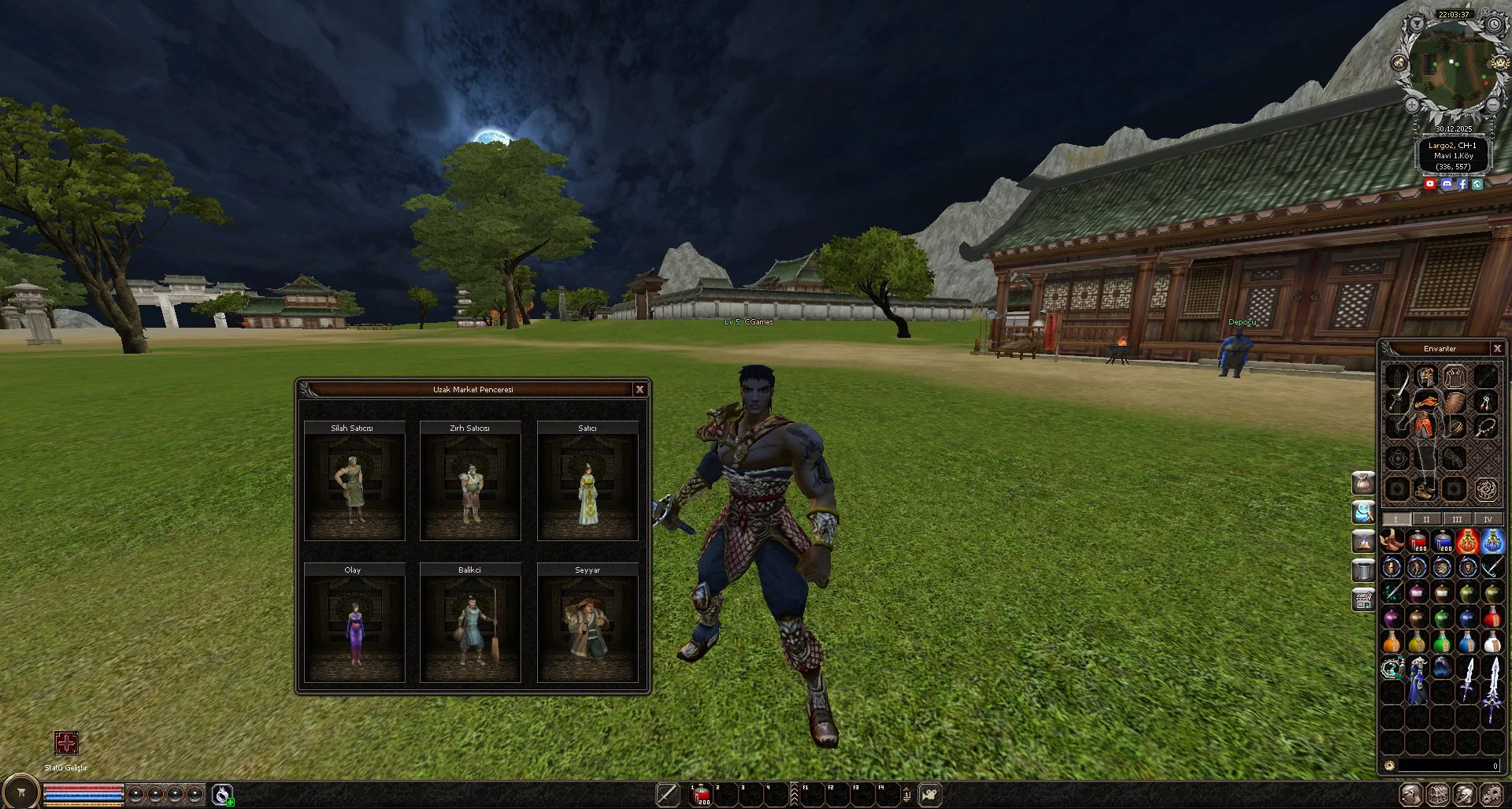The image size is (1512, 809).
Task: Zoom in the minimap with plus button
Action: 1412,104
